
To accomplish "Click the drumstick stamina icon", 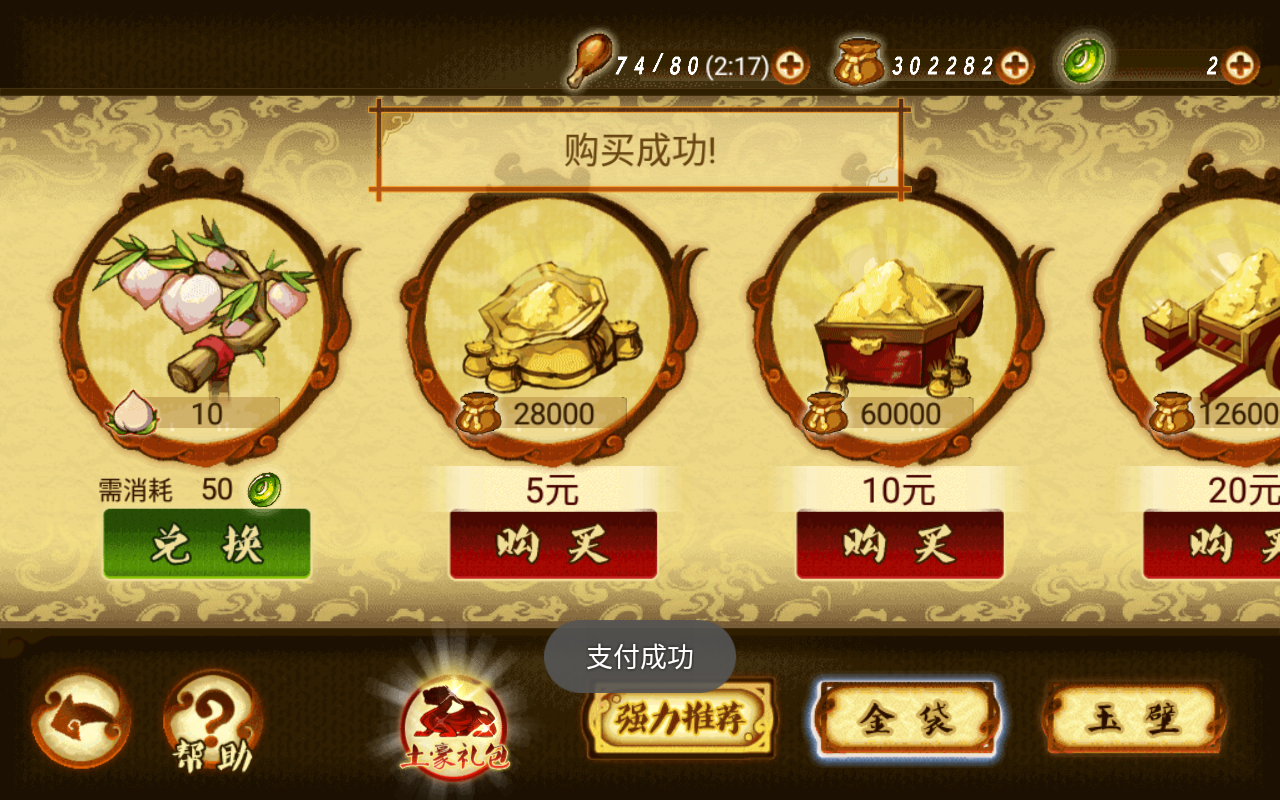I will [x=592, y=62].
